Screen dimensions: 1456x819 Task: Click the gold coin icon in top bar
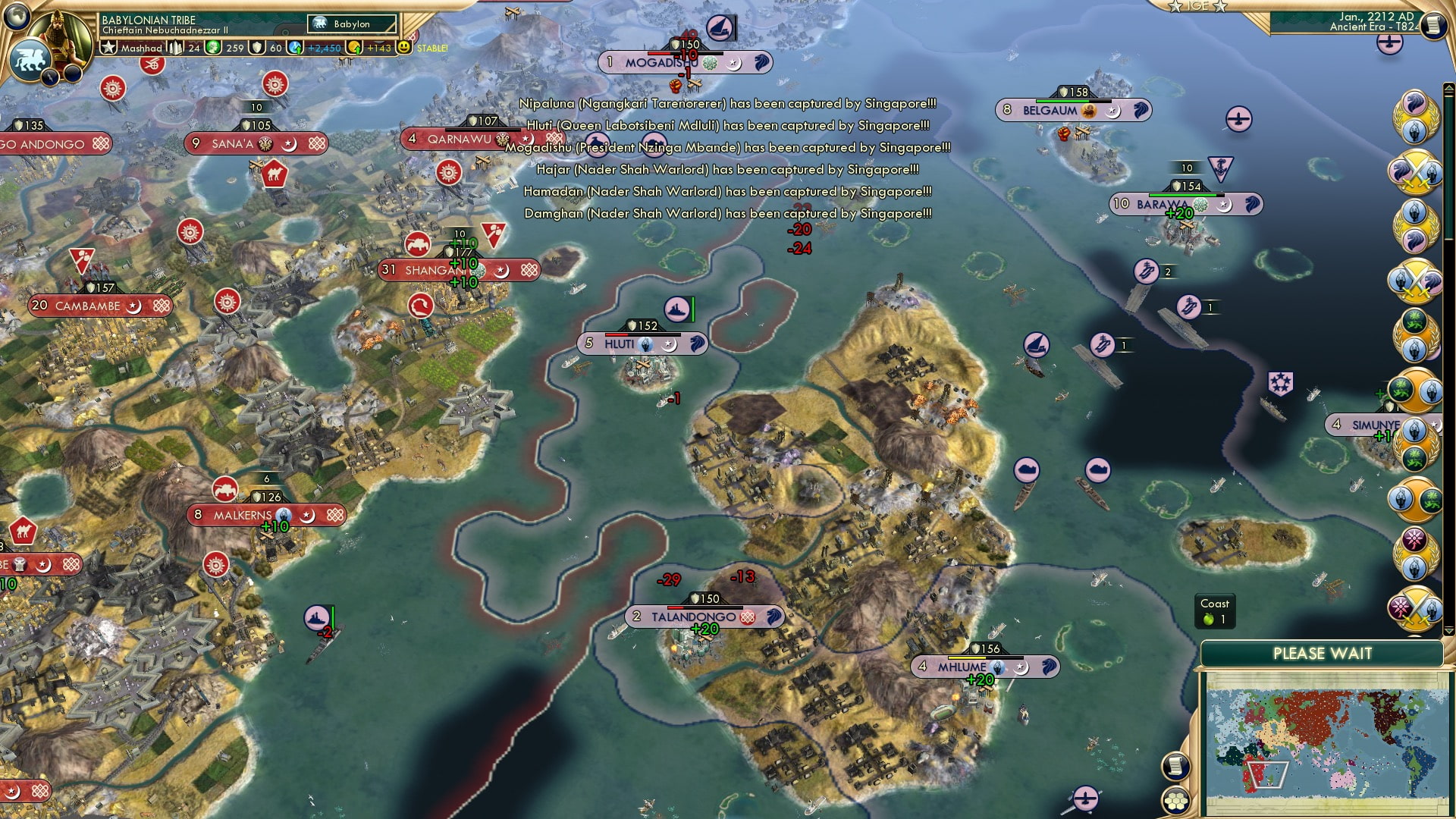(356, 49)
